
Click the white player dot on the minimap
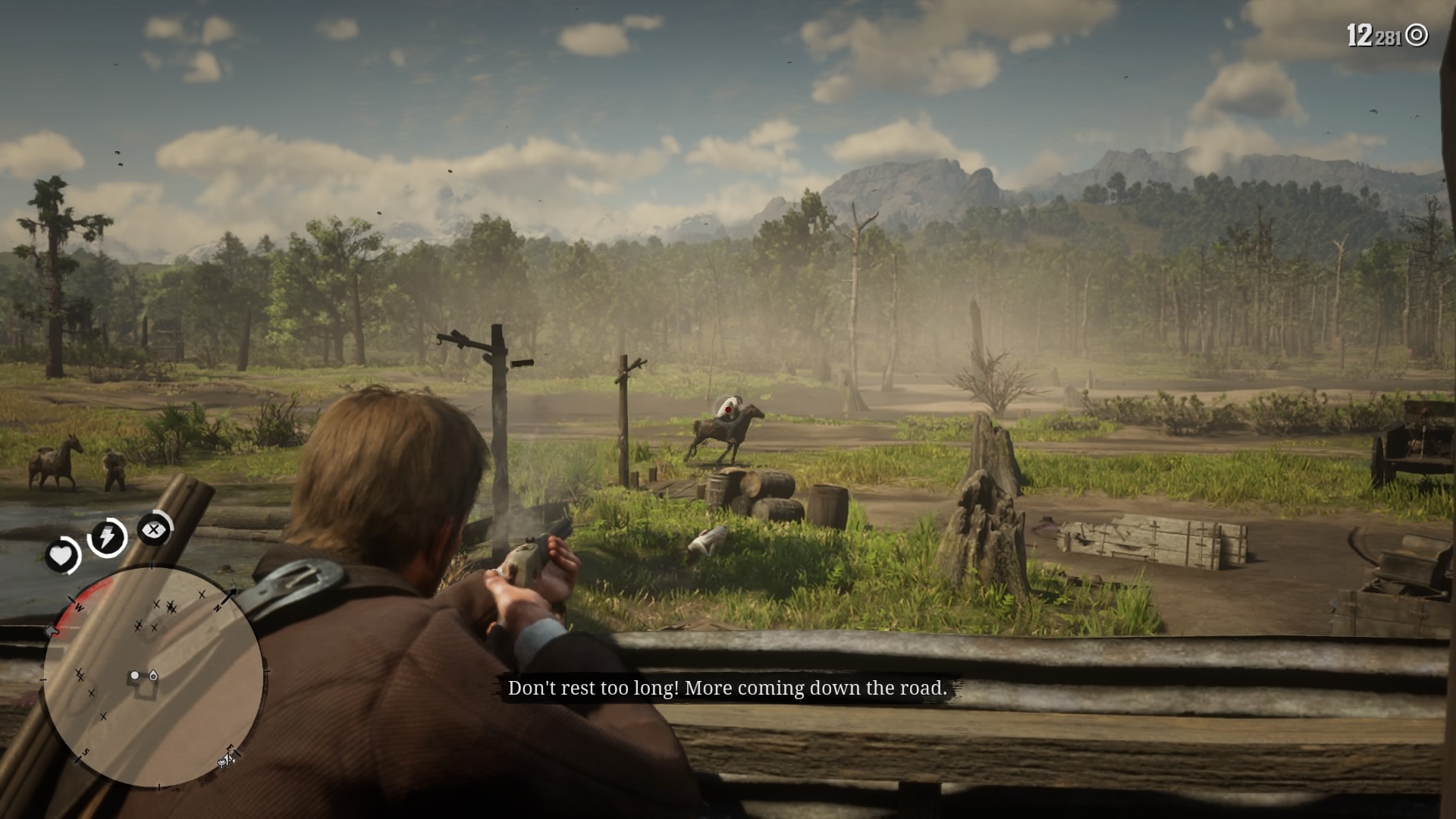pyautogui.click(x=135, y=675)
